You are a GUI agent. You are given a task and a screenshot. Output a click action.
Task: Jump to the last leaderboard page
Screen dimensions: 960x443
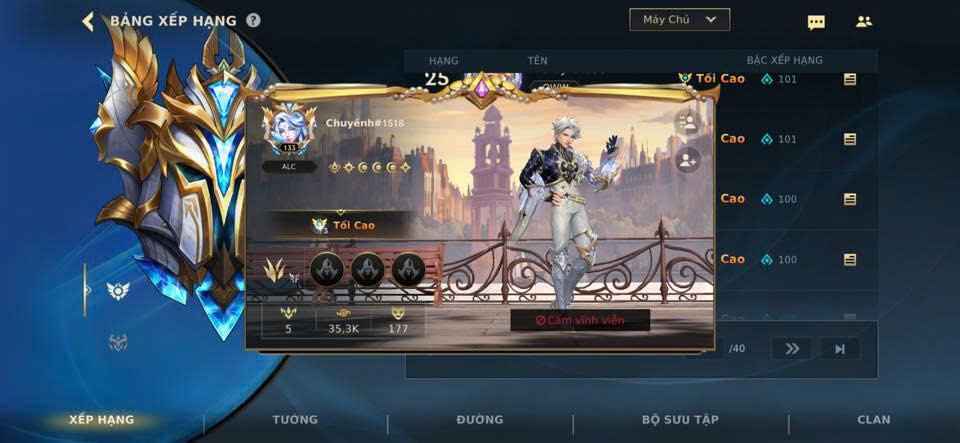(x=840, y=349)
